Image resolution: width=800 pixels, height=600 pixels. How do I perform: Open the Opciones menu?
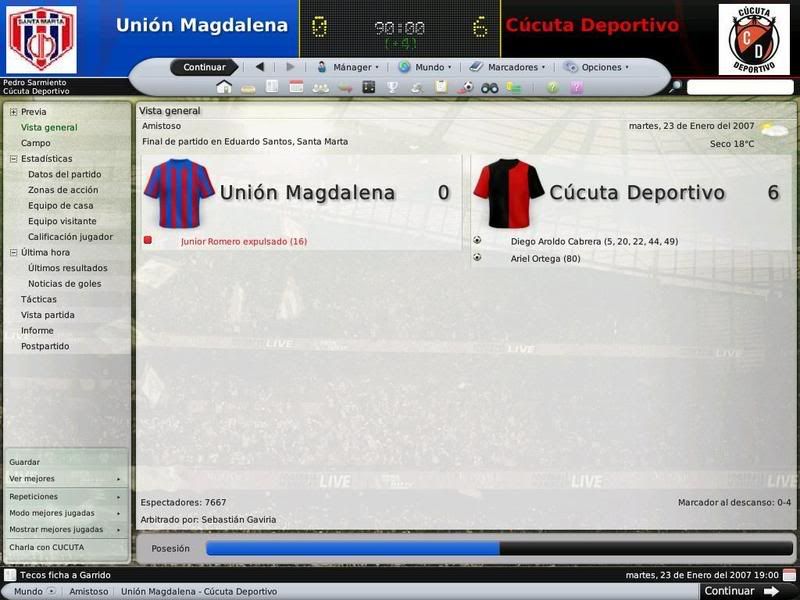[x=598, y=67]
